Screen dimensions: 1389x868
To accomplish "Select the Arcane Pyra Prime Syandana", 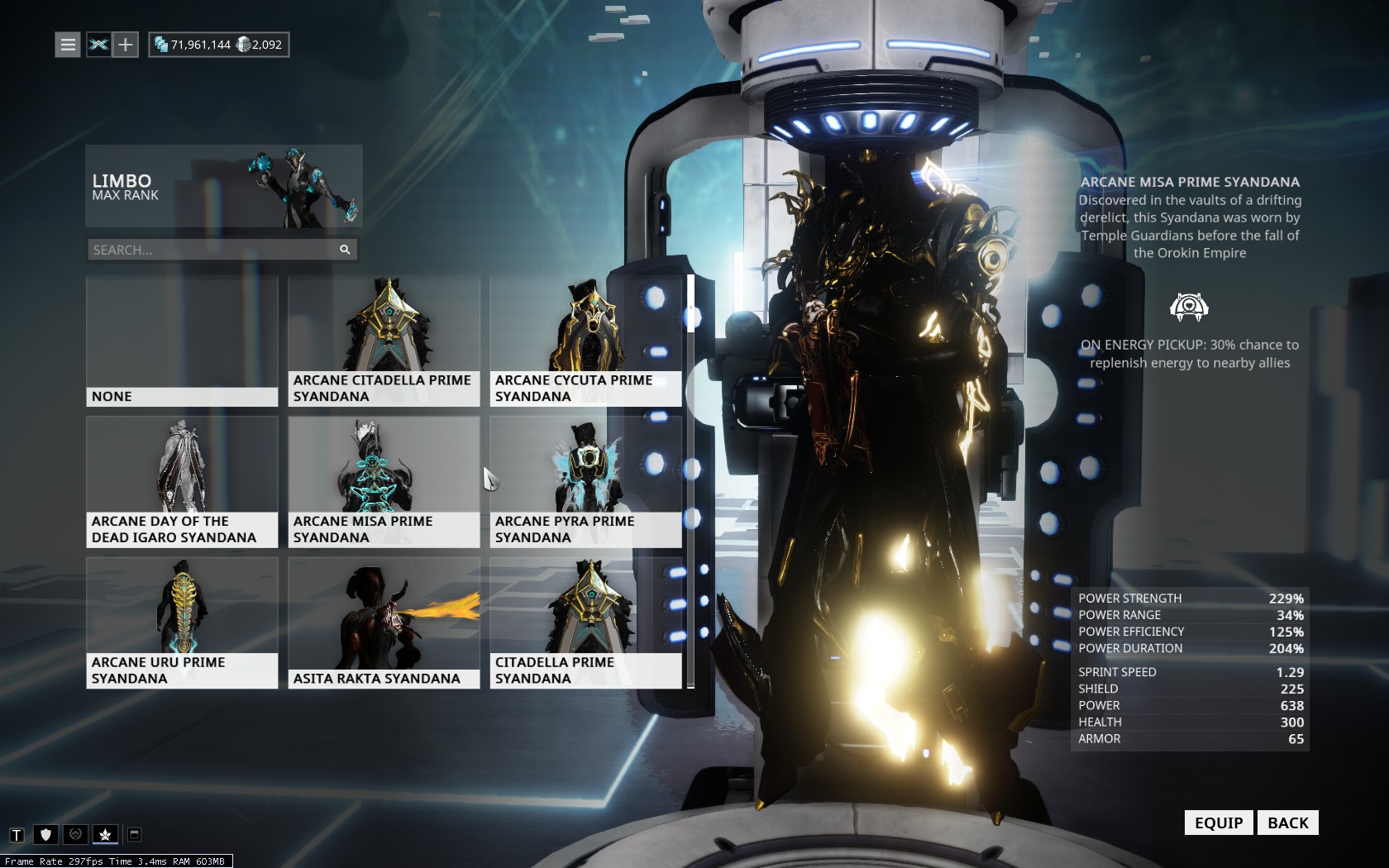I will (x=585, y=482).
